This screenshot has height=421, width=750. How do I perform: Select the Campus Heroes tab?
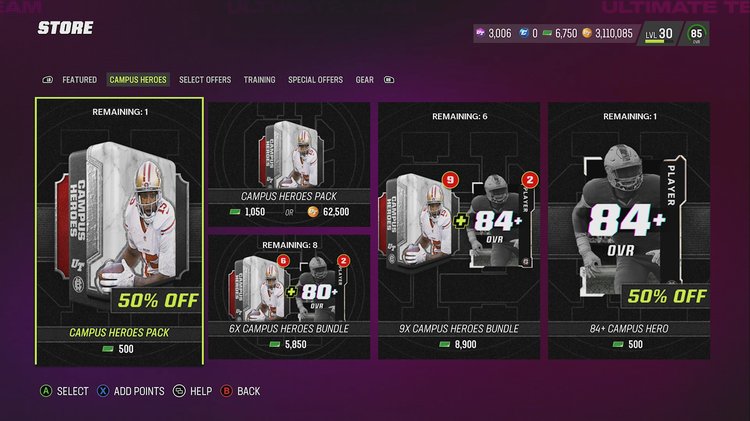coord(139,80)
